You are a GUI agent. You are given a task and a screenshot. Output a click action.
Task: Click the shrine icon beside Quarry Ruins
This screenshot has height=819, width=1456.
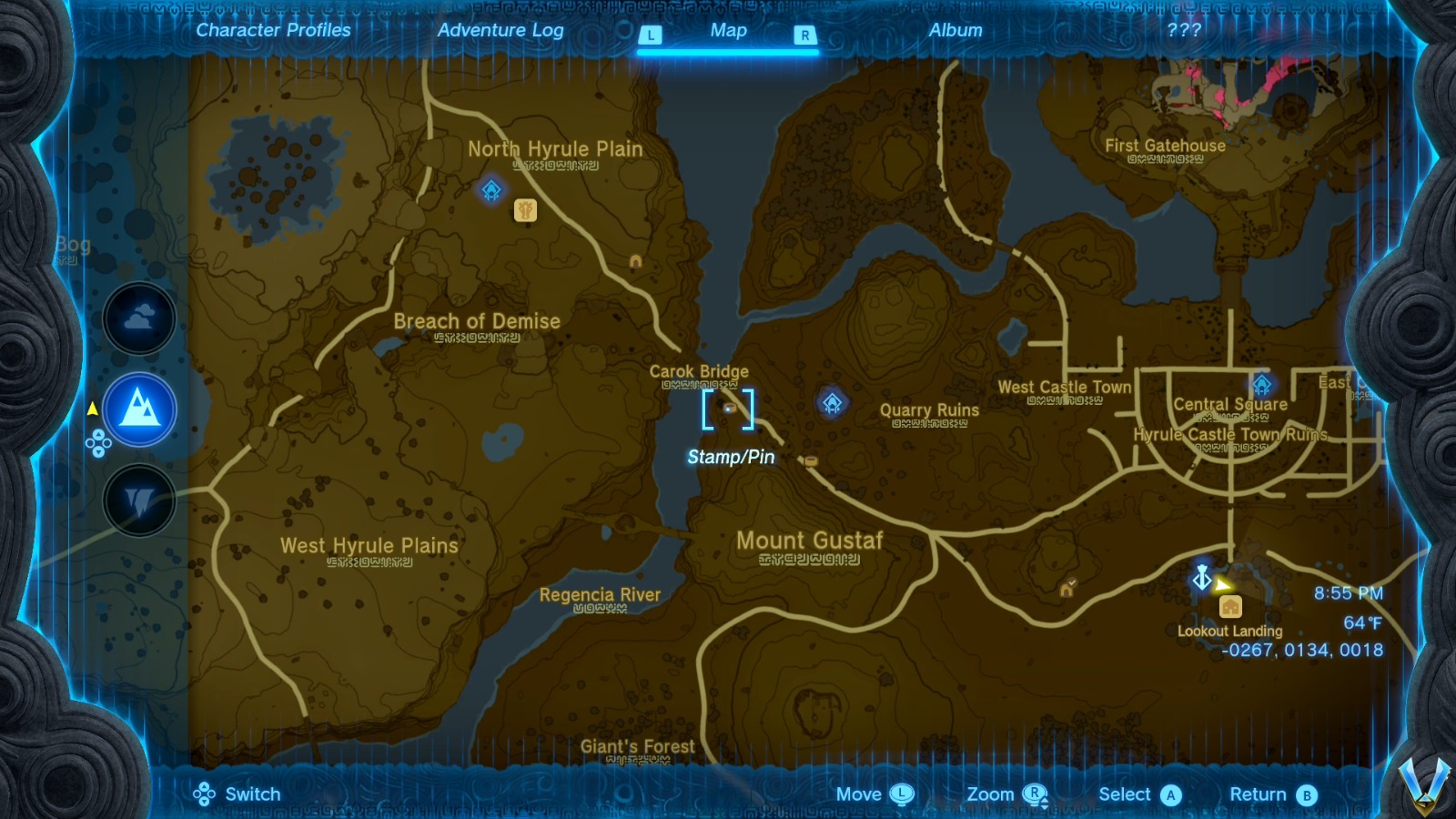(x=834, y=400)
